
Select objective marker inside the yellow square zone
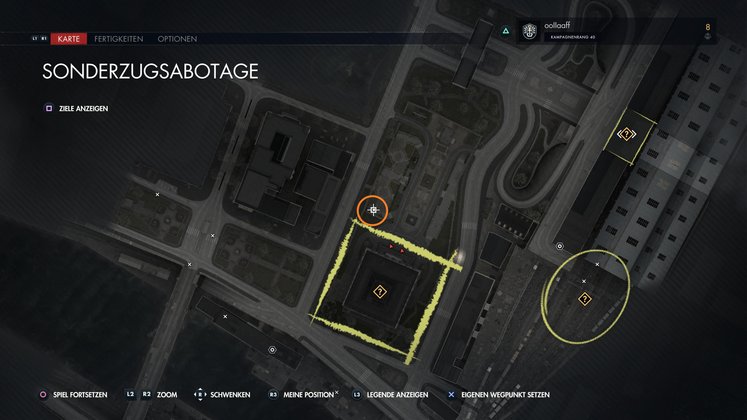pos(380,292)
